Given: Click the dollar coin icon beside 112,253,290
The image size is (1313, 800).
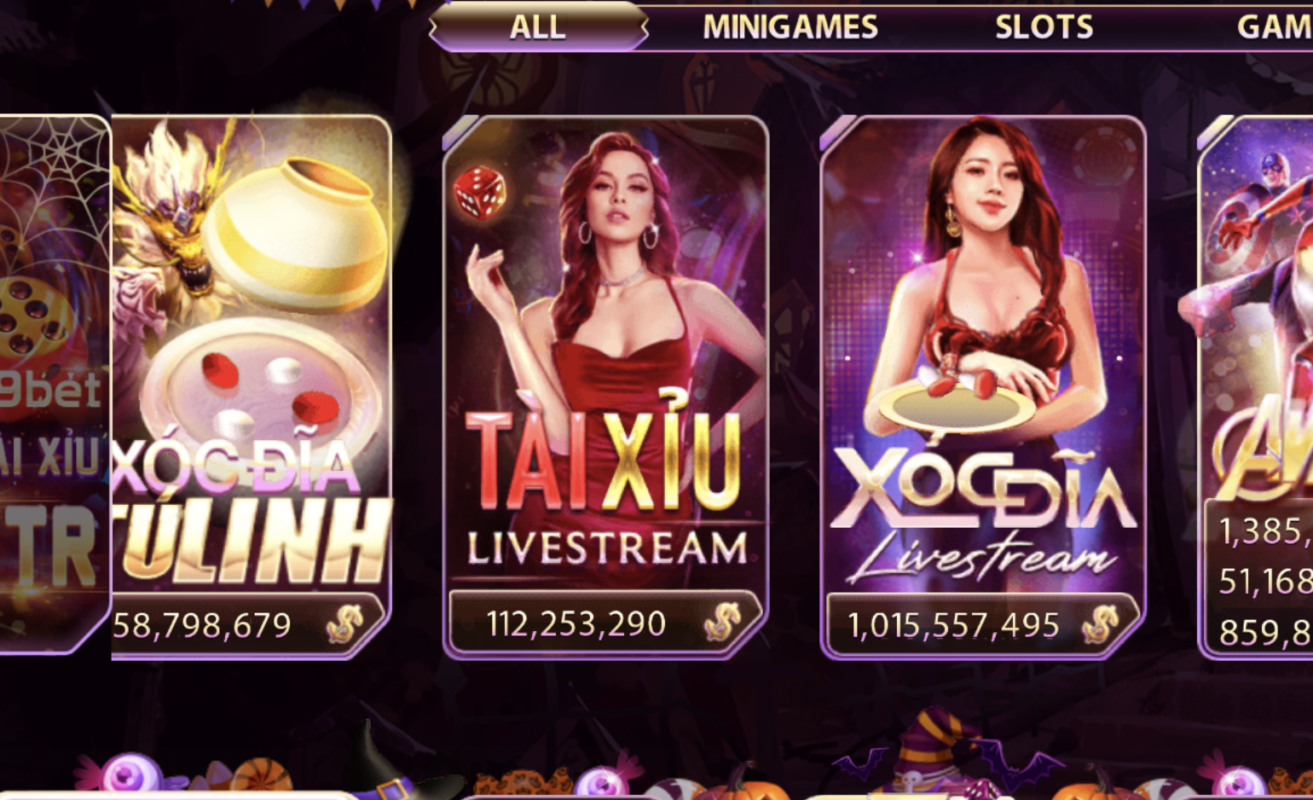Looking at the screenshot, I should [722, 622].
